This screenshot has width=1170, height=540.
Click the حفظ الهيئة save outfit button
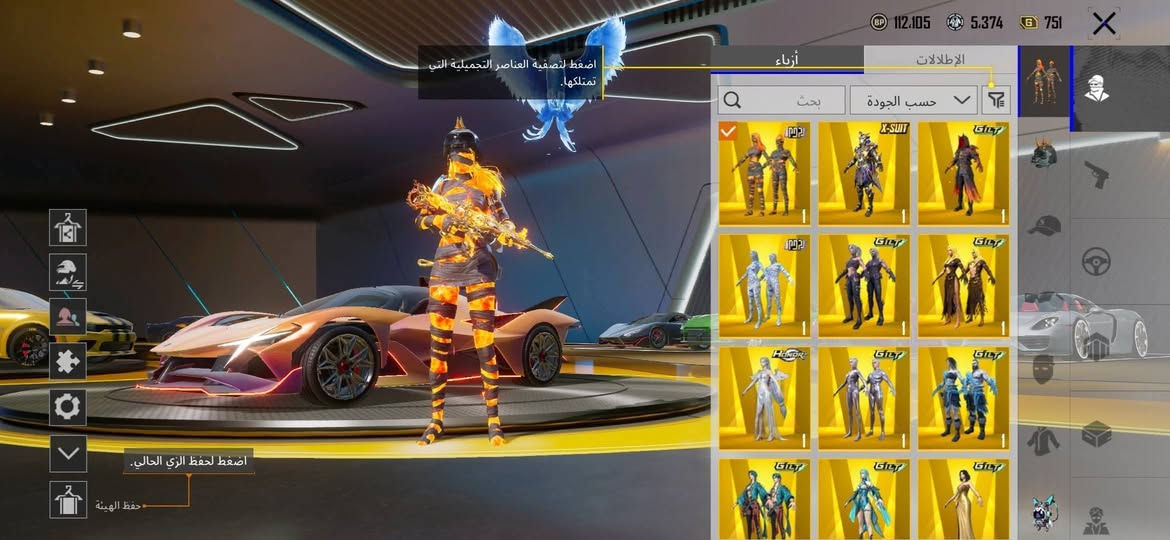point(68,499)
